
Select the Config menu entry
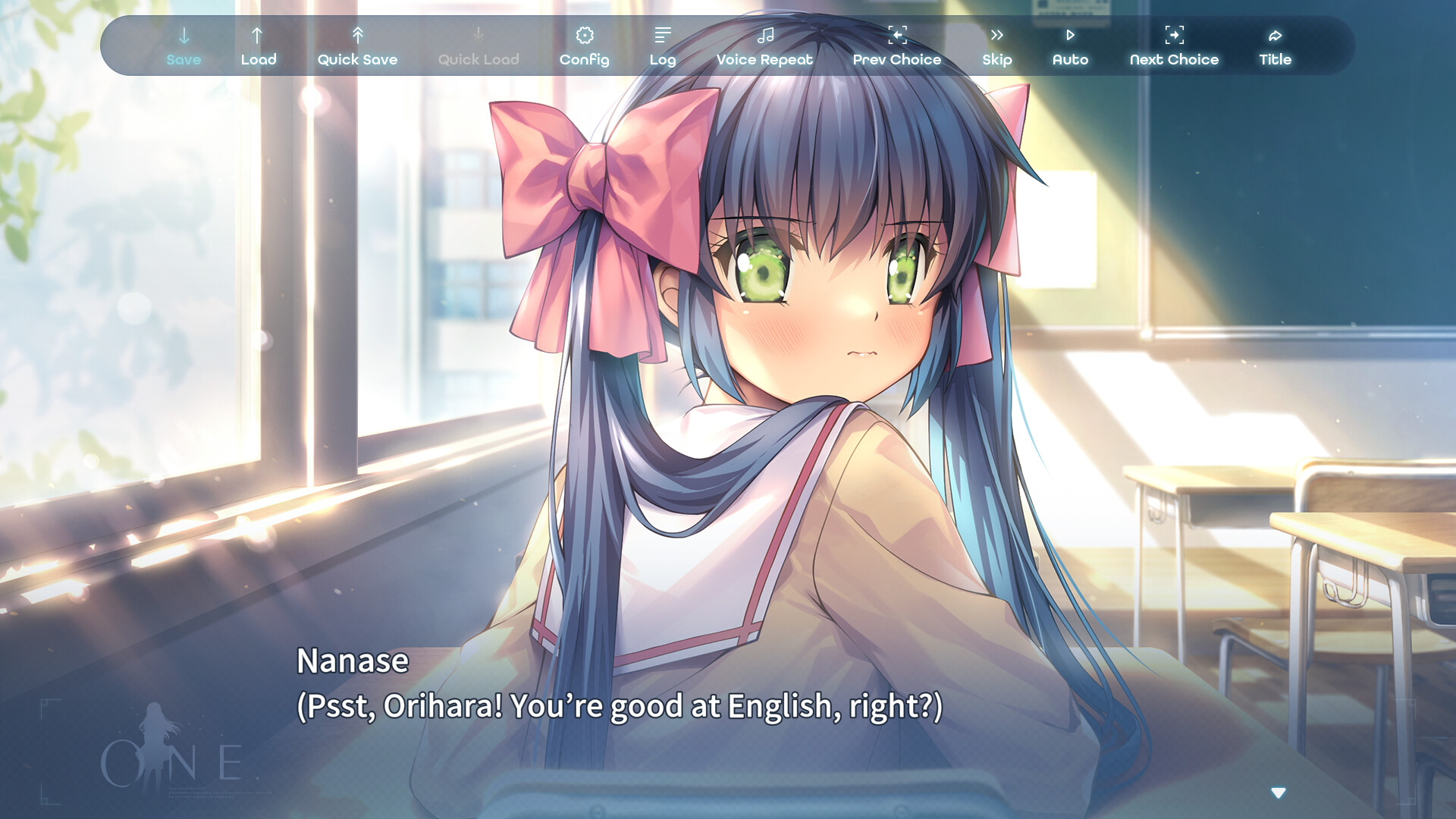coord(583,59)
